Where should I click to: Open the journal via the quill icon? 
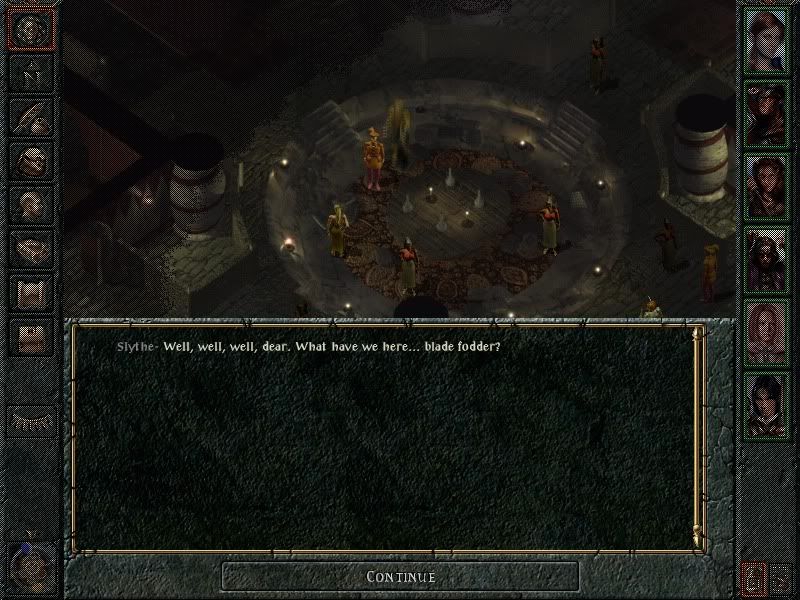coord(30,117)
